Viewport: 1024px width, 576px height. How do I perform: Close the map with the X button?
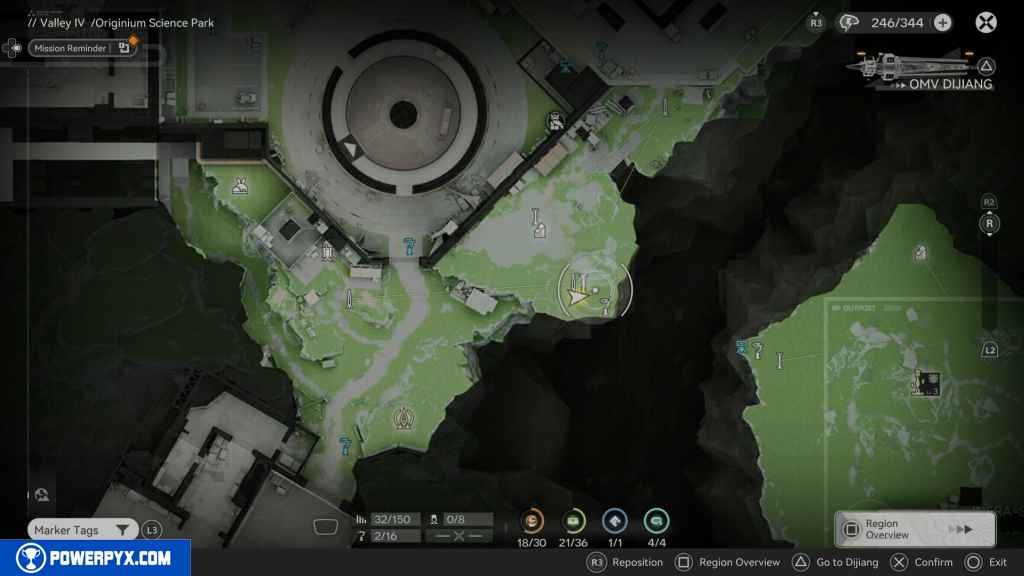click(986, 22)
